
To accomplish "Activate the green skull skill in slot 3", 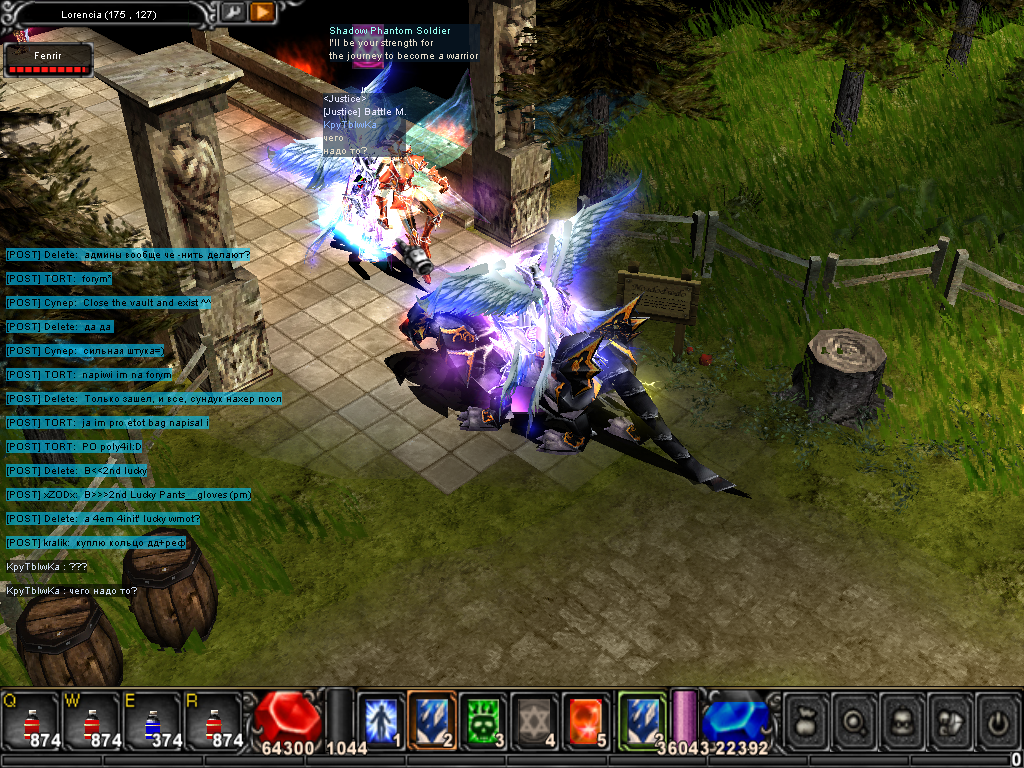I will (484, 720).
